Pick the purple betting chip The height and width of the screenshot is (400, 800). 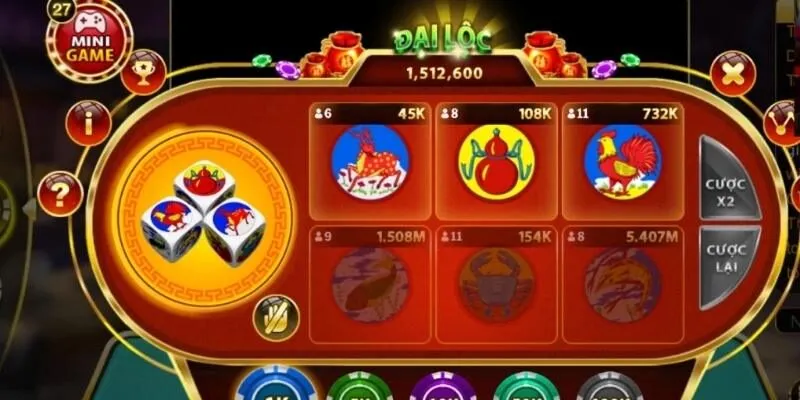[442, 390]
